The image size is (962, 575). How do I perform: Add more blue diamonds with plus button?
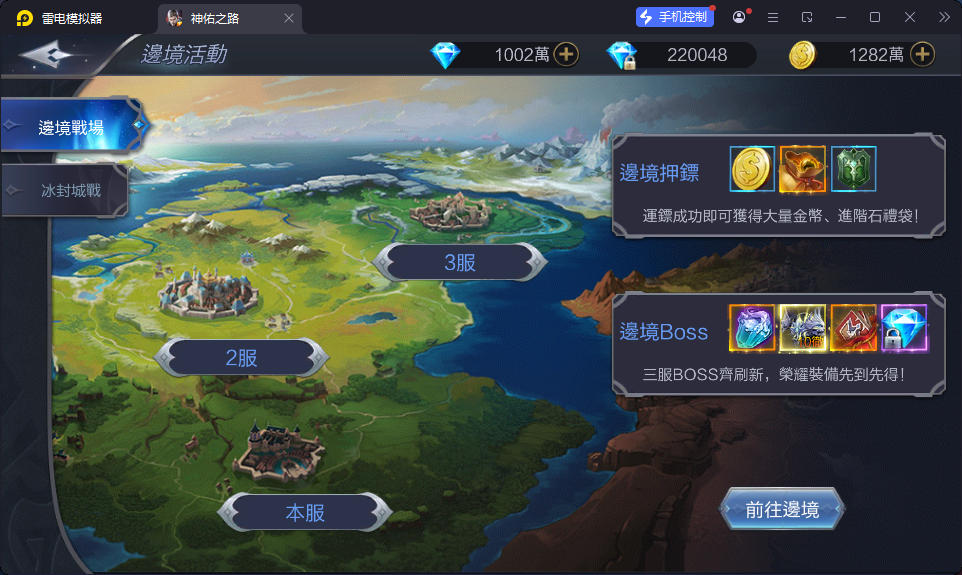point(567,55)
